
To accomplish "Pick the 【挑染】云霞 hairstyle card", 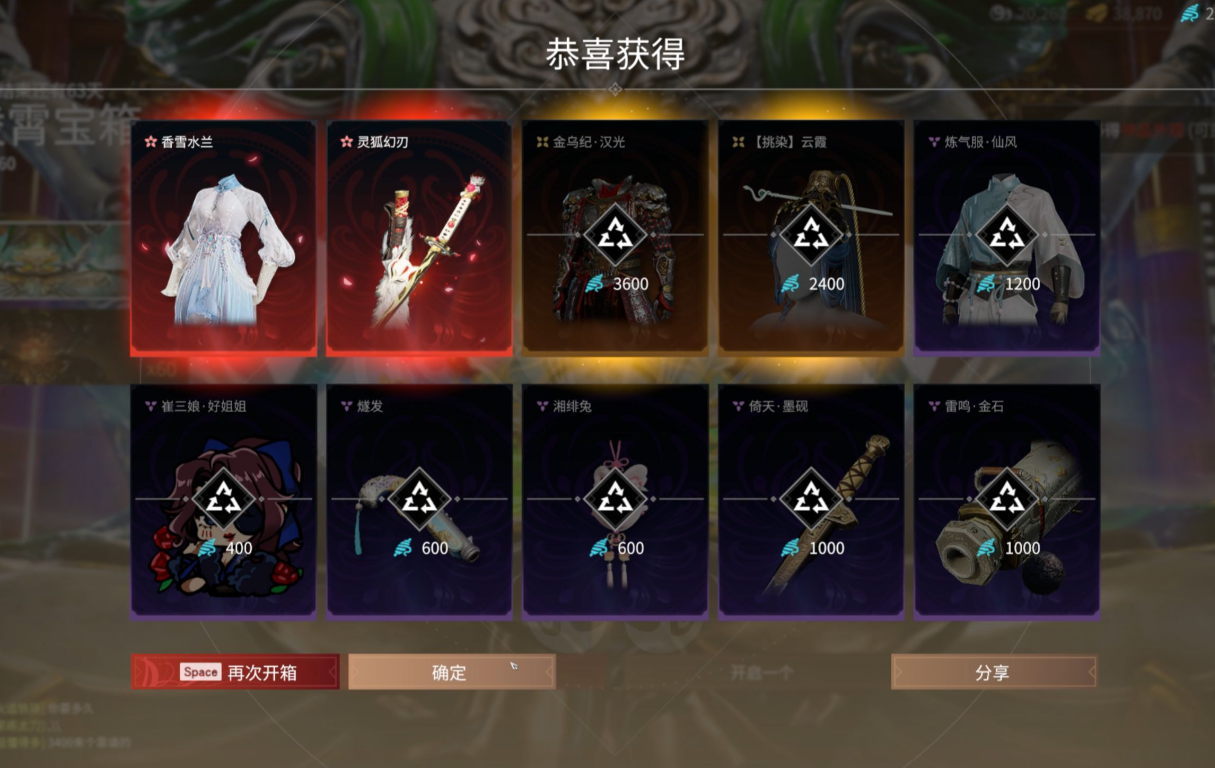I will pos(811,239).
